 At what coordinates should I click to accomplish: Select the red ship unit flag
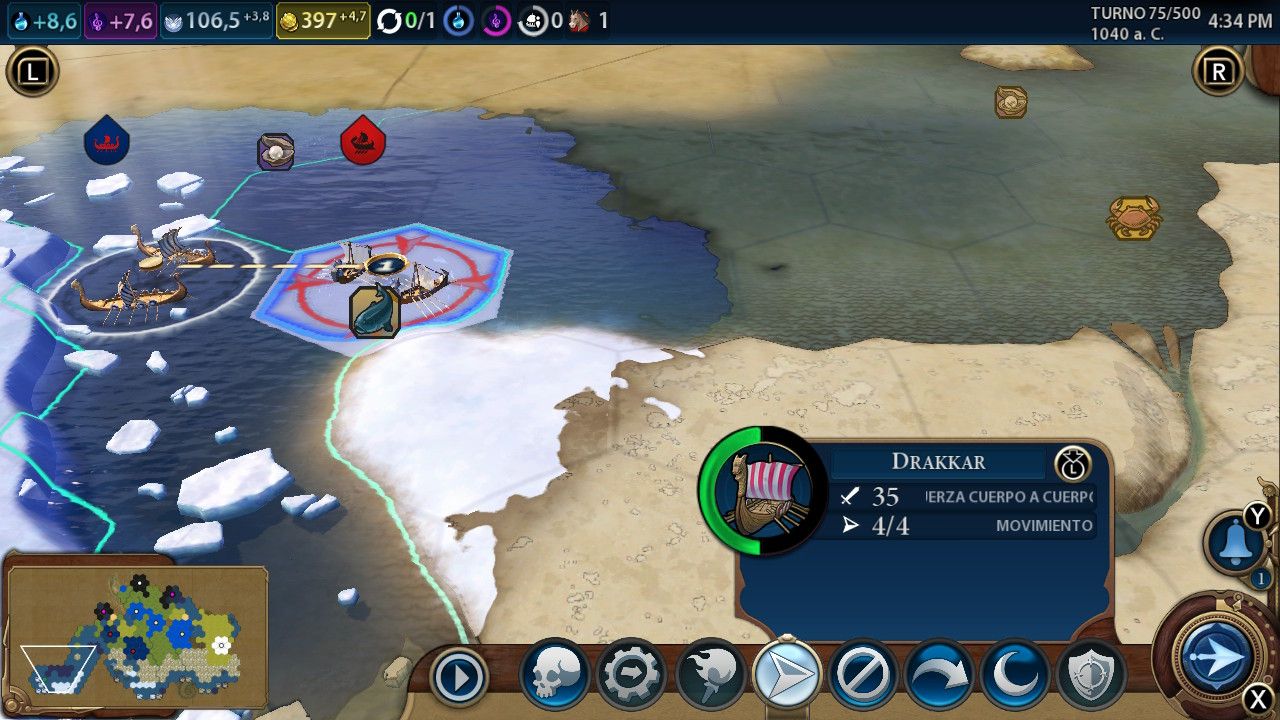[363, 141]
